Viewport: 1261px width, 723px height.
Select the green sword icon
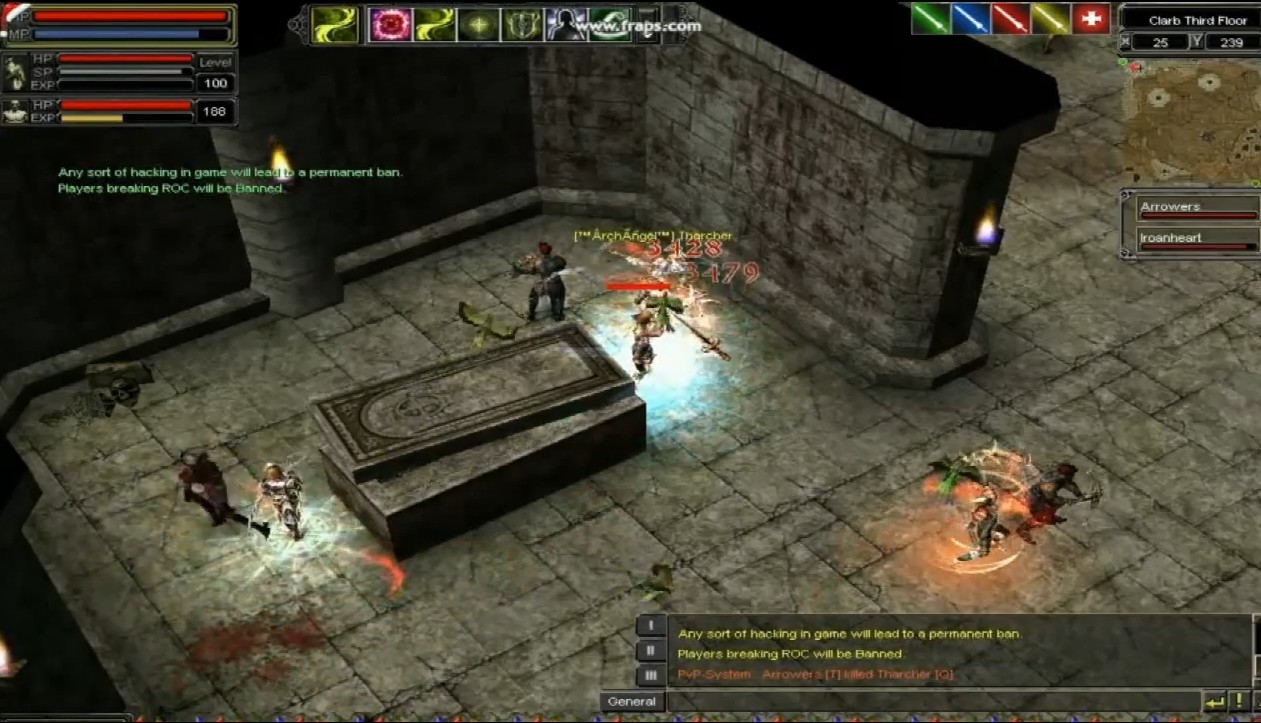[x=930, y=19]
